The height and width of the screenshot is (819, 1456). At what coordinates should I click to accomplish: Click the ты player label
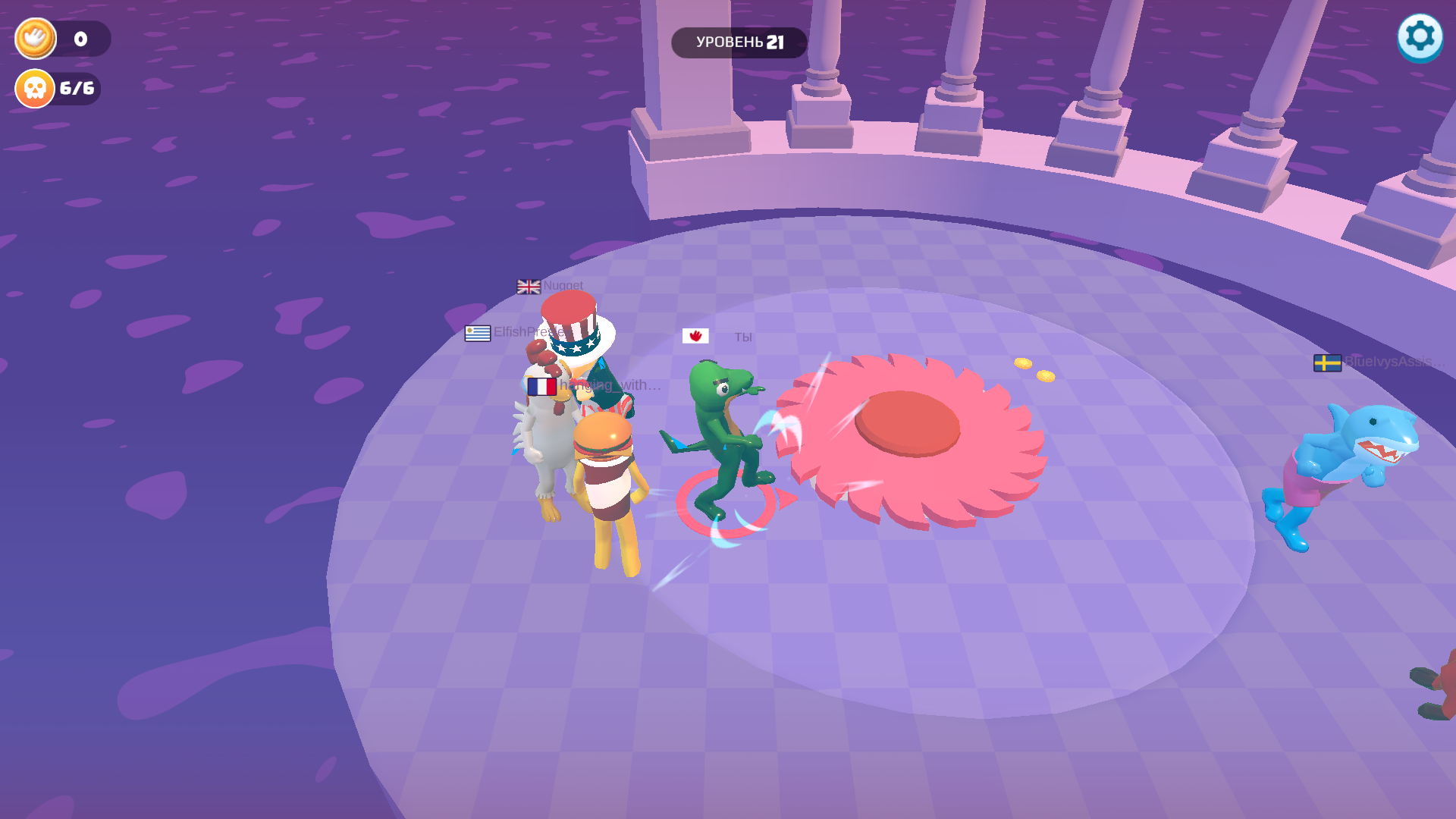coord(742,336)
